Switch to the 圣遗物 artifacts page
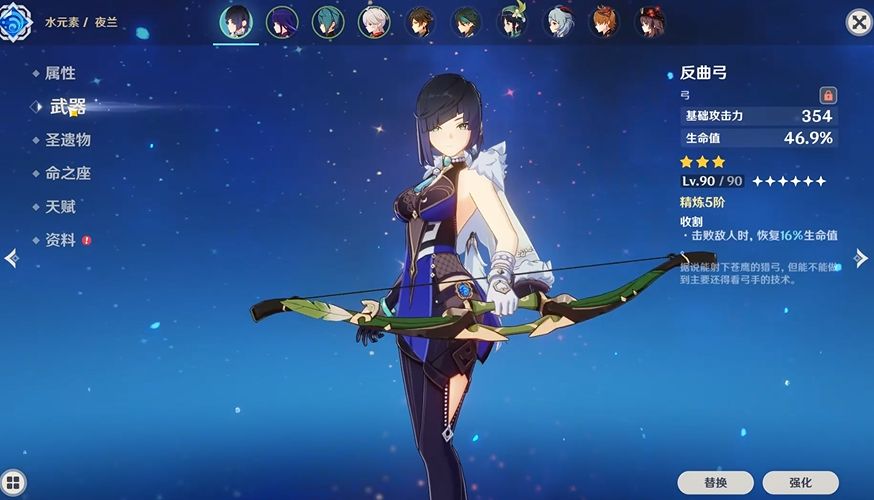 pyautogui.click(x=69, y=140)
